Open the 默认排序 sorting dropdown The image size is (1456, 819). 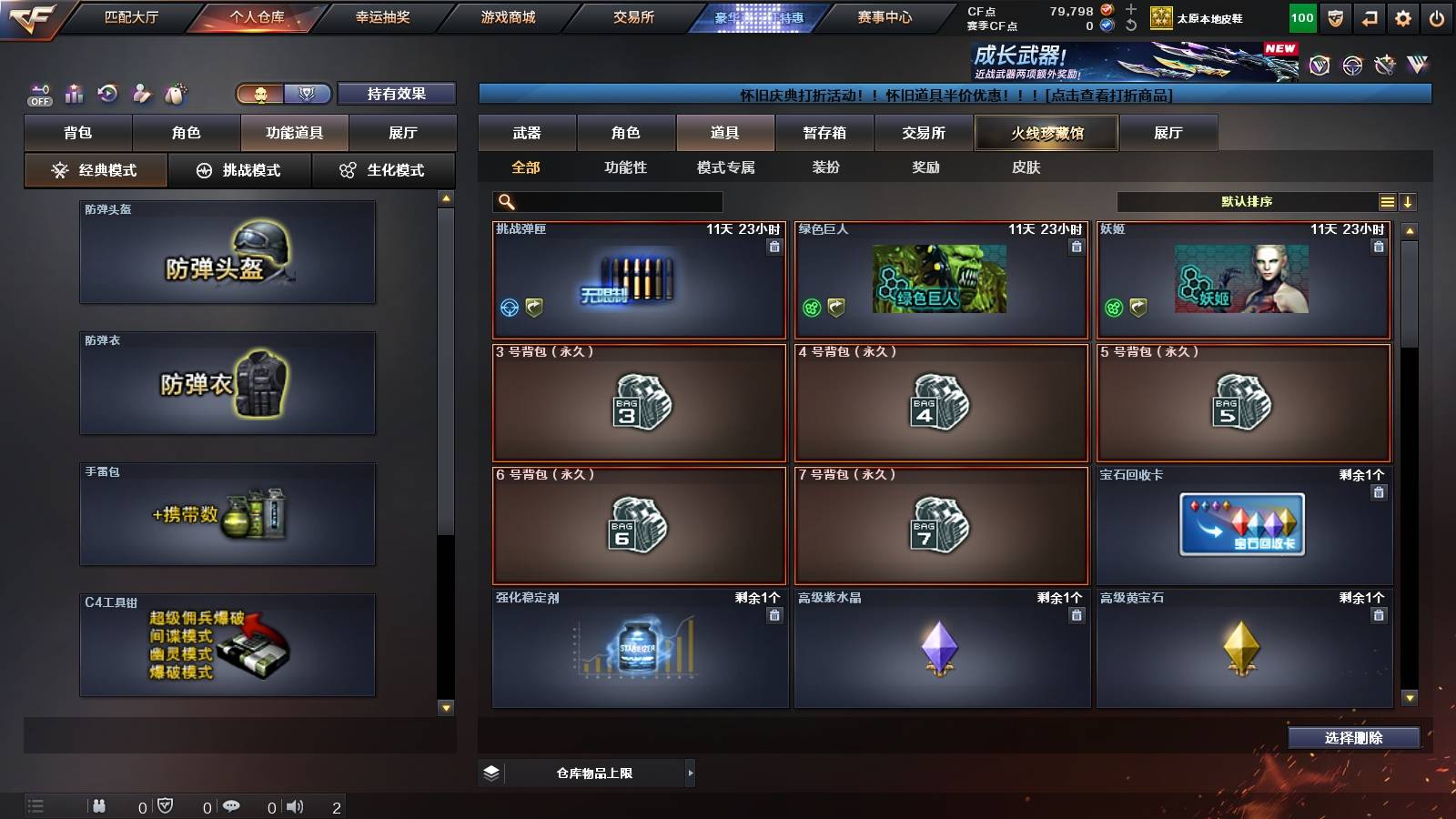click(1247, 201)
